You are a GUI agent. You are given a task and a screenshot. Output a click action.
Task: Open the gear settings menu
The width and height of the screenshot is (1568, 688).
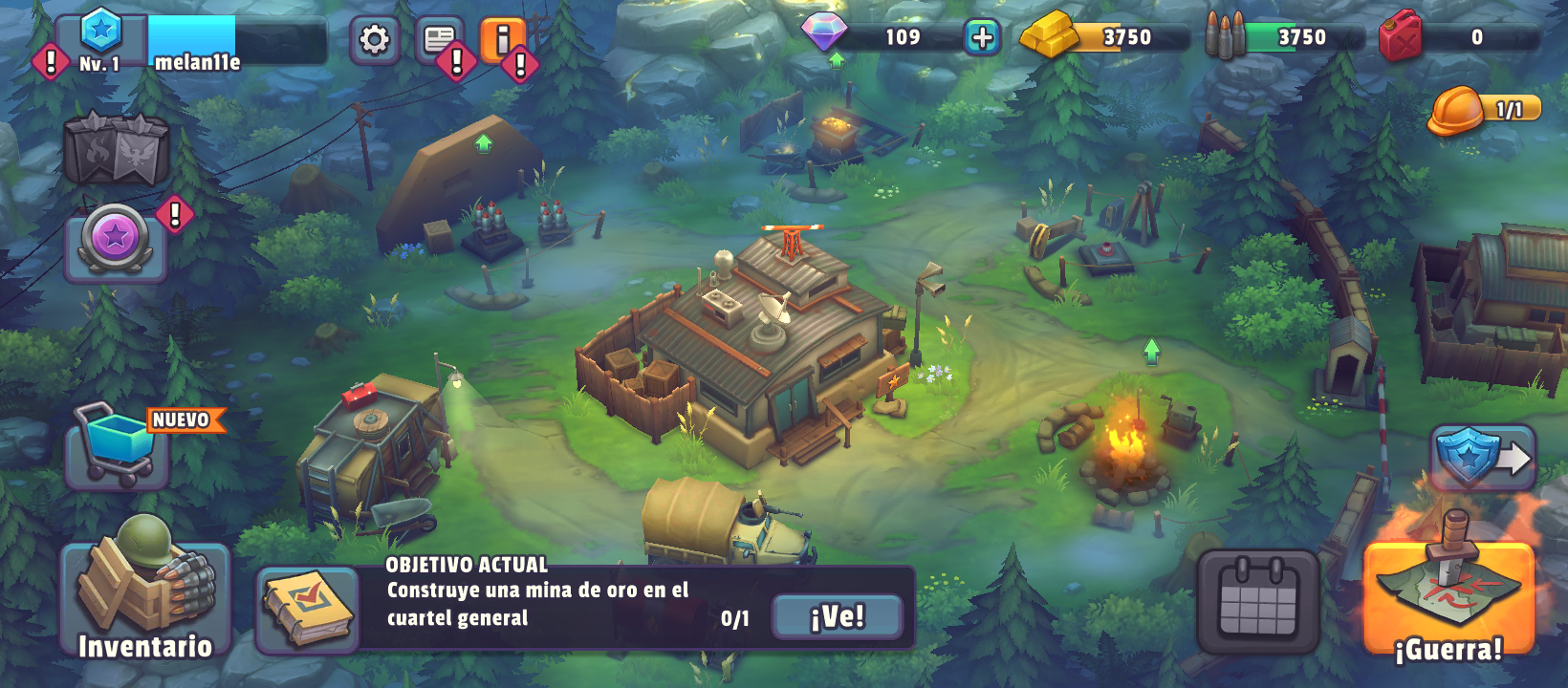[374, 40]
